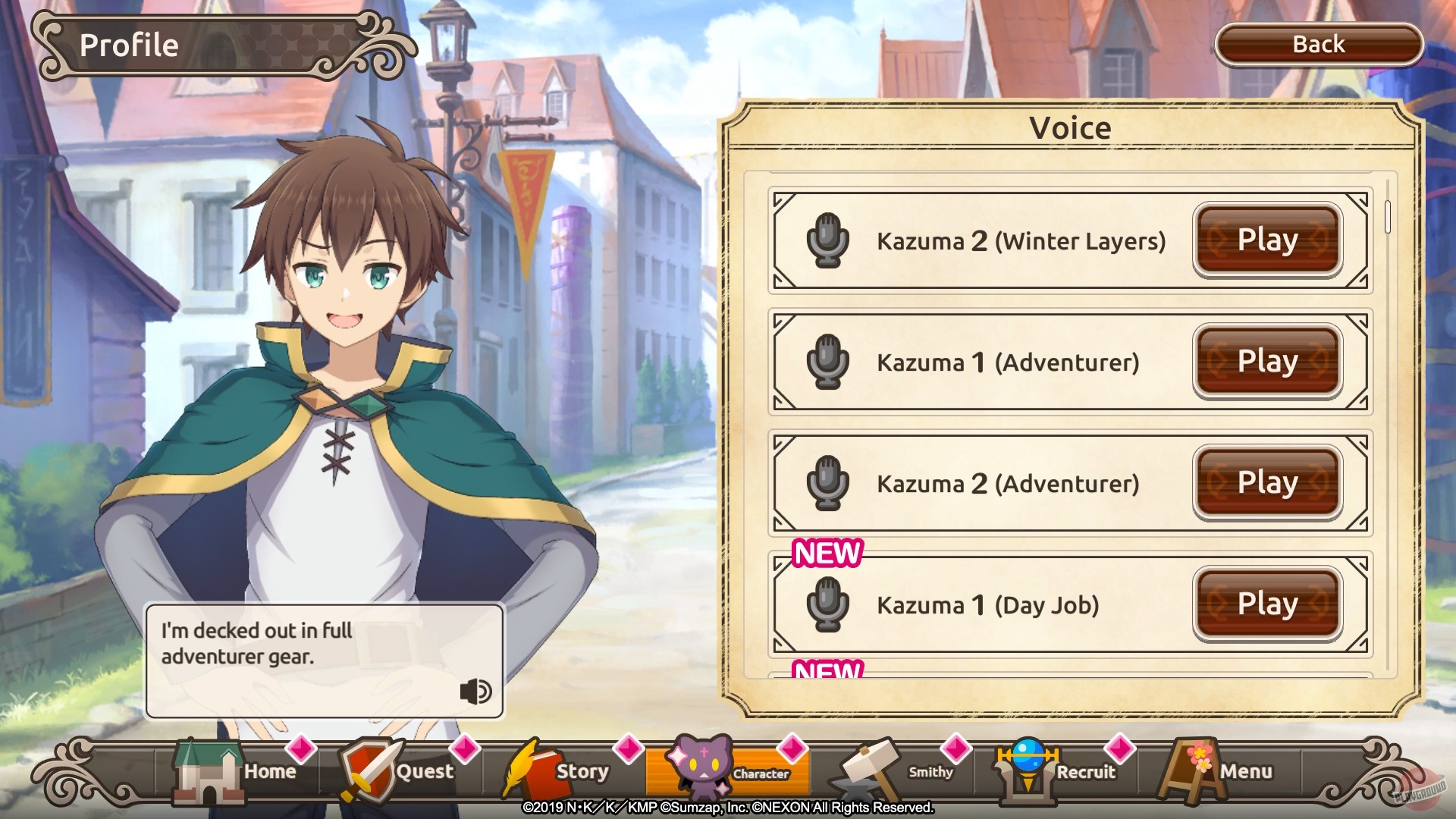
Task: Mute the speaker icon in the dialogue box
Action: tap(475, 692)
